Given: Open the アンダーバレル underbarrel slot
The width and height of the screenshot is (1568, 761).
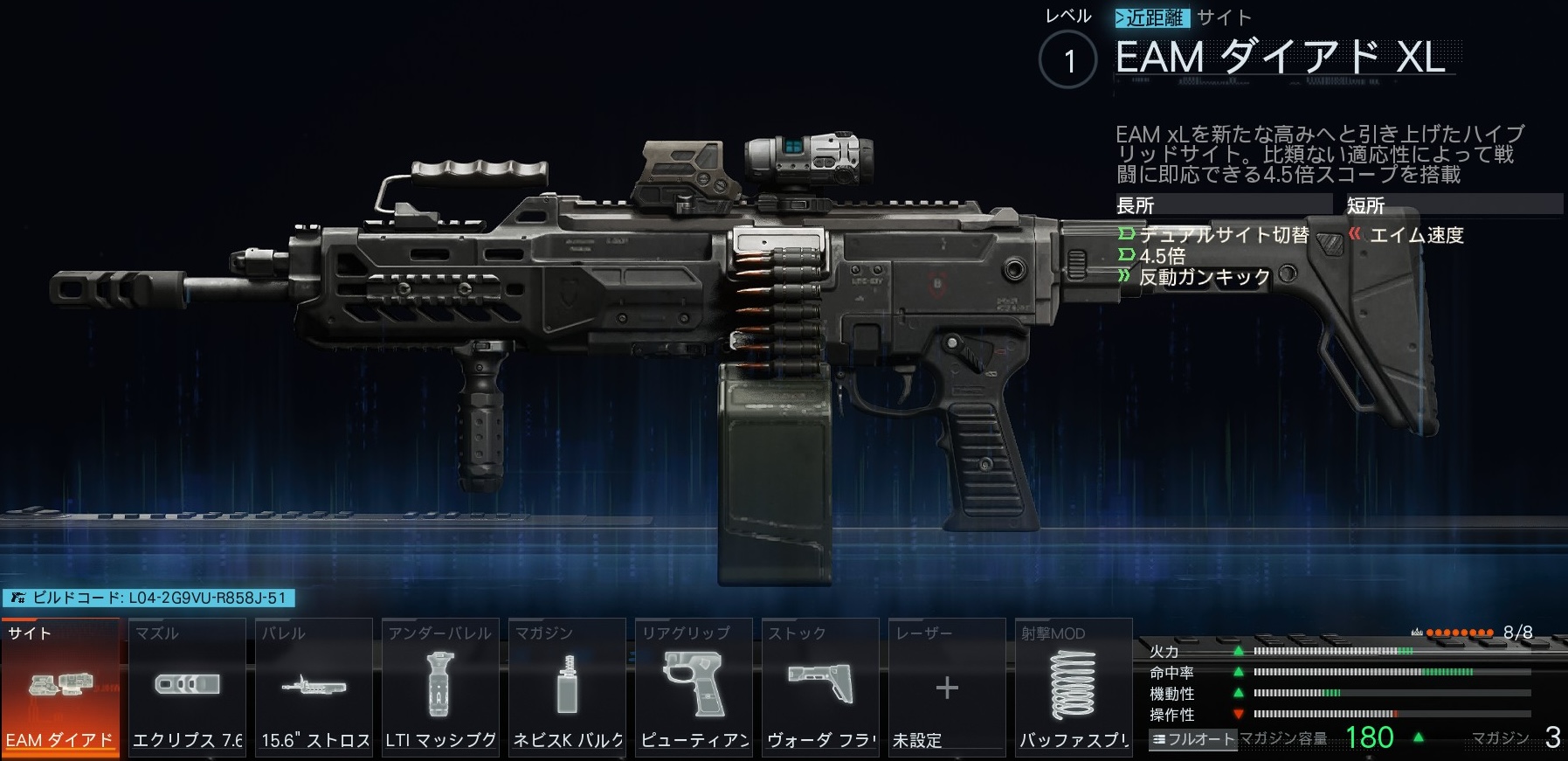Looking at the screenshot, I should coord(440,688).
